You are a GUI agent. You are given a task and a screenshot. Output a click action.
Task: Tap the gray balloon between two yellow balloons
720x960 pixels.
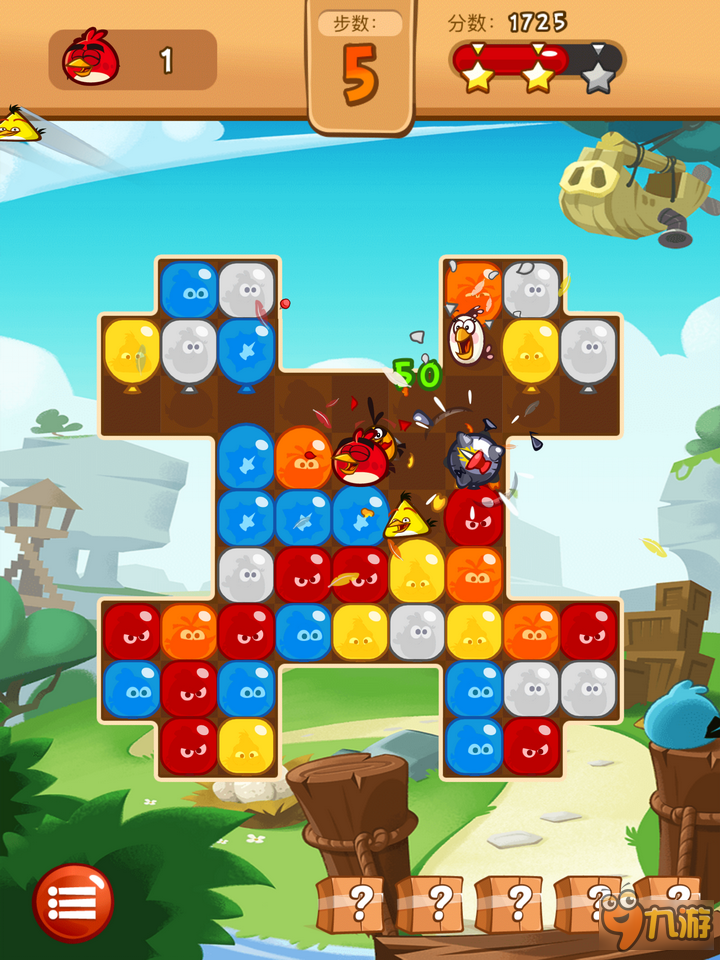click(417, 632)
